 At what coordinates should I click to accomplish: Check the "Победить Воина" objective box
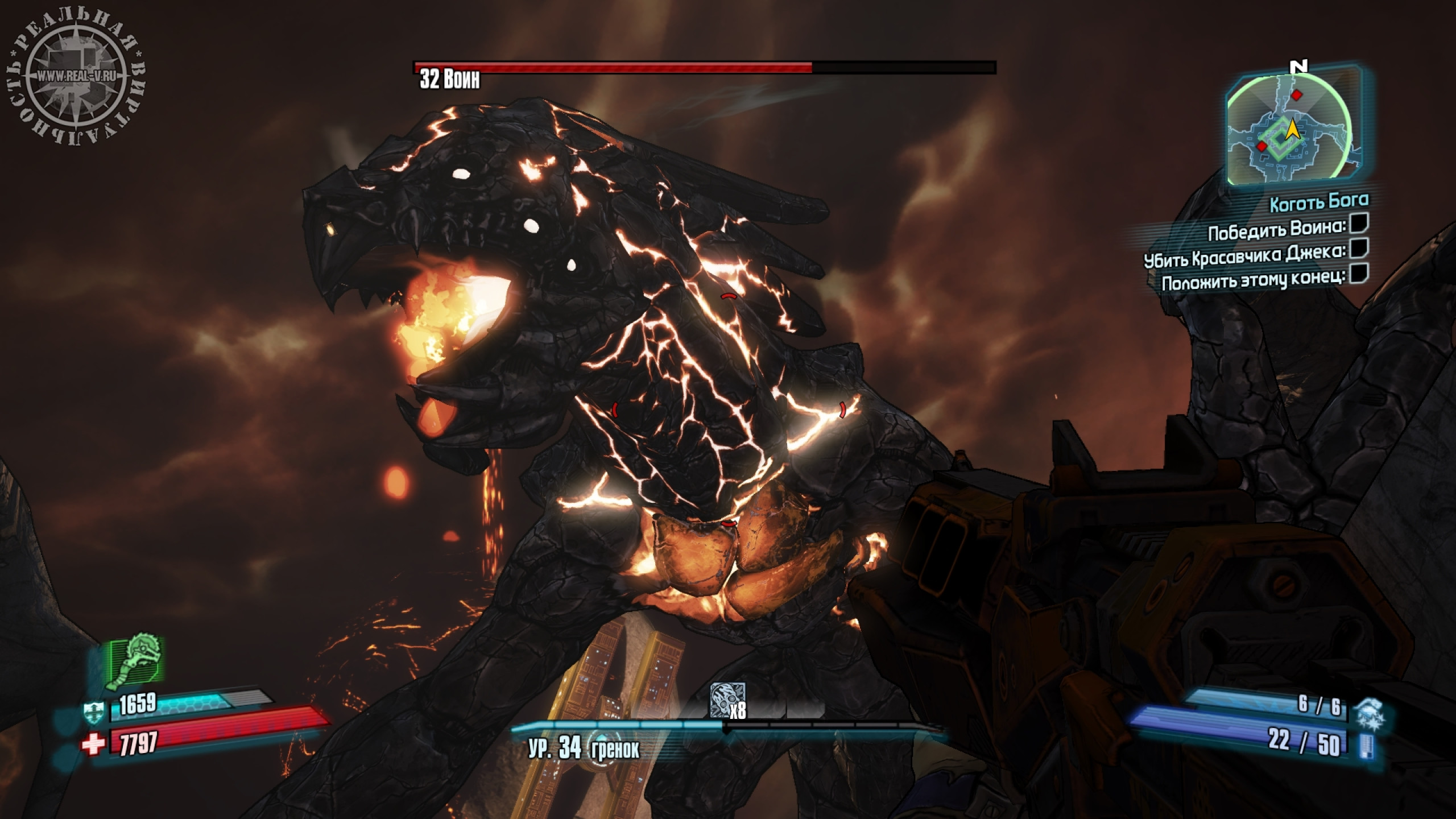[1359, 224]
